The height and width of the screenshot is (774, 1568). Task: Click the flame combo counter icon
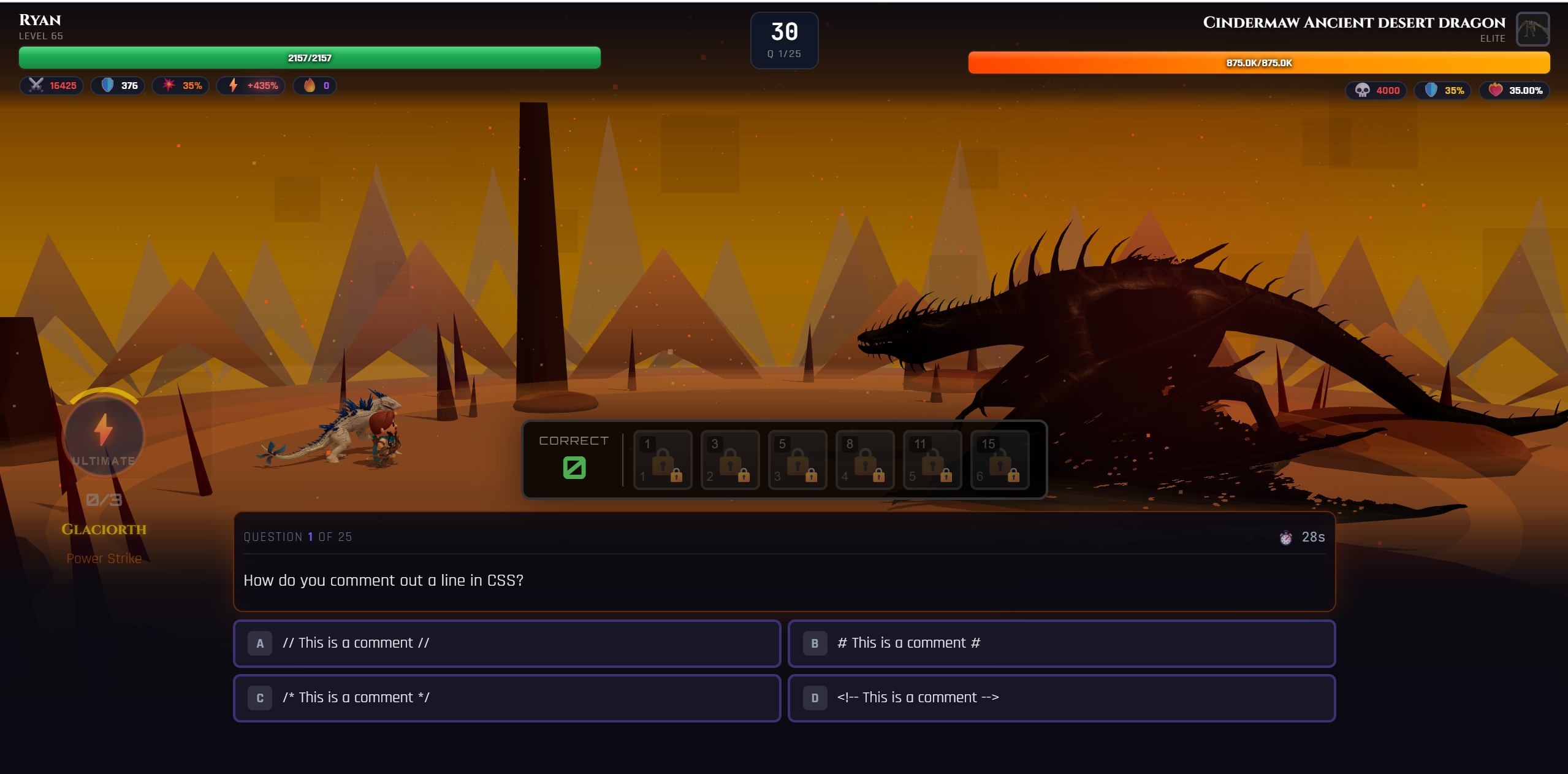click(x=311, y=86)
